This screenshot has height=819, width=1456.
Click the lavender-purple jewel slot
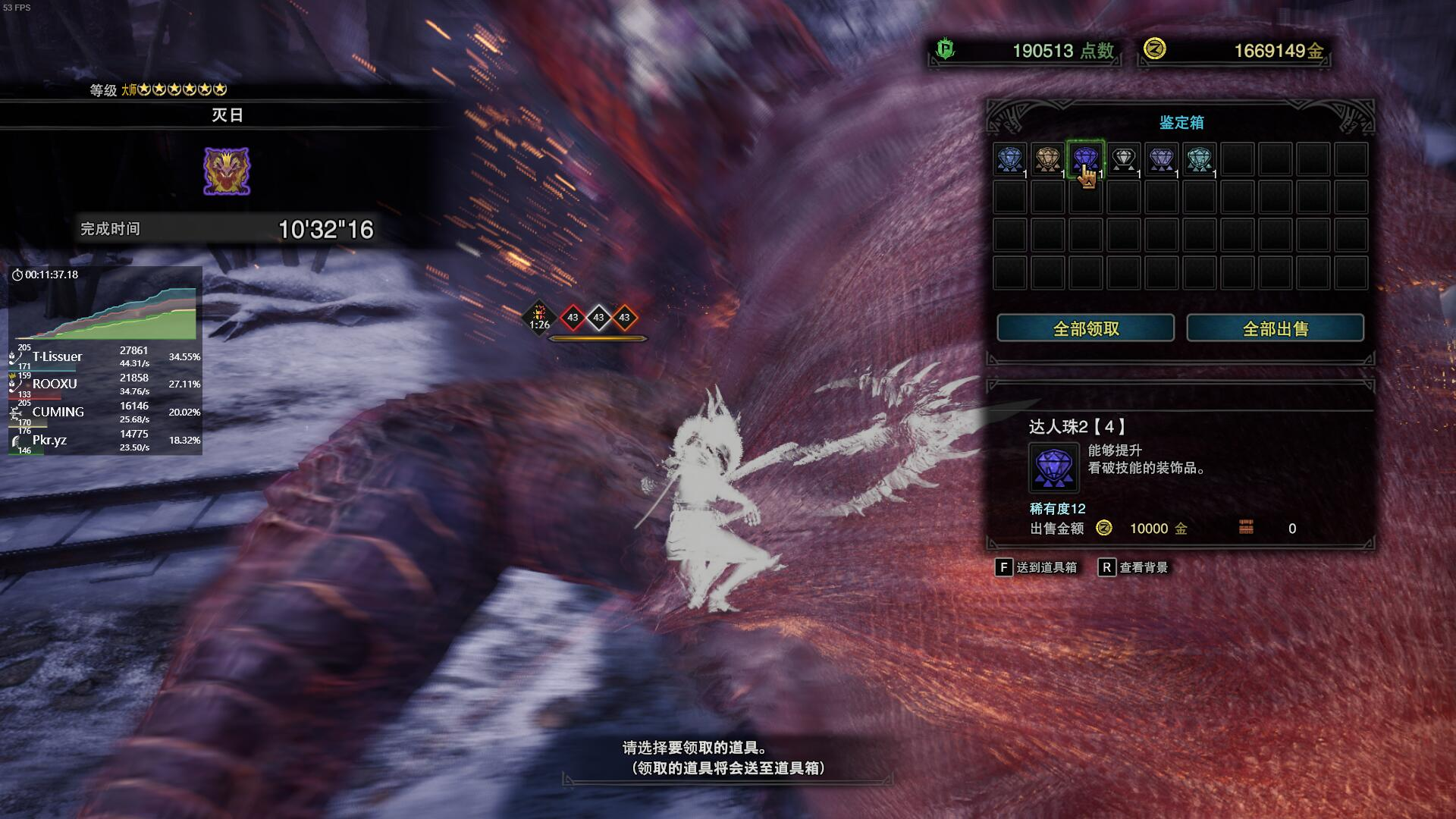tap(1161, 159)
